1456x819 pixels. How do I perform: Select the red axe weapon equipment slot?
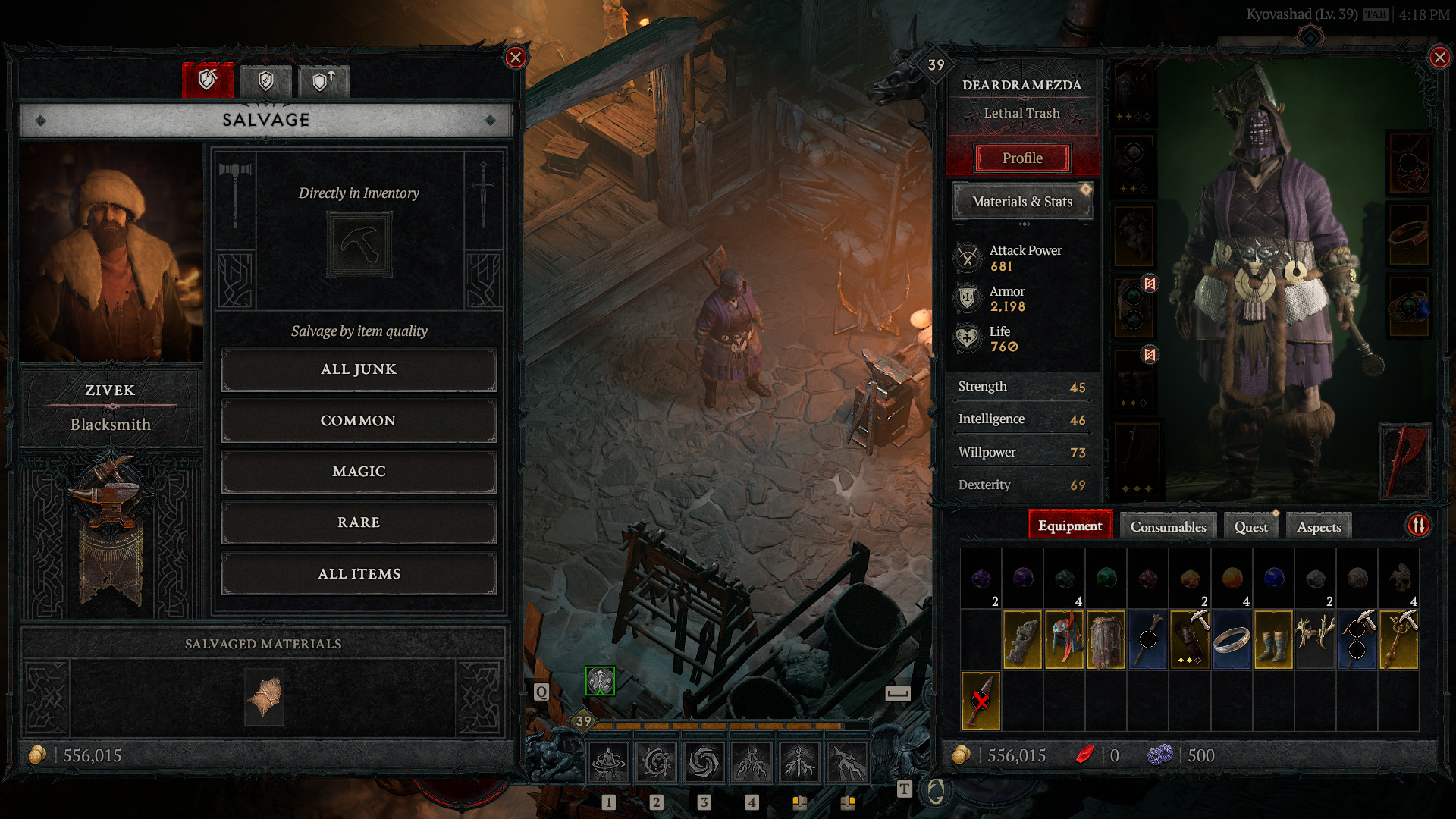[x=1405, y=460]
